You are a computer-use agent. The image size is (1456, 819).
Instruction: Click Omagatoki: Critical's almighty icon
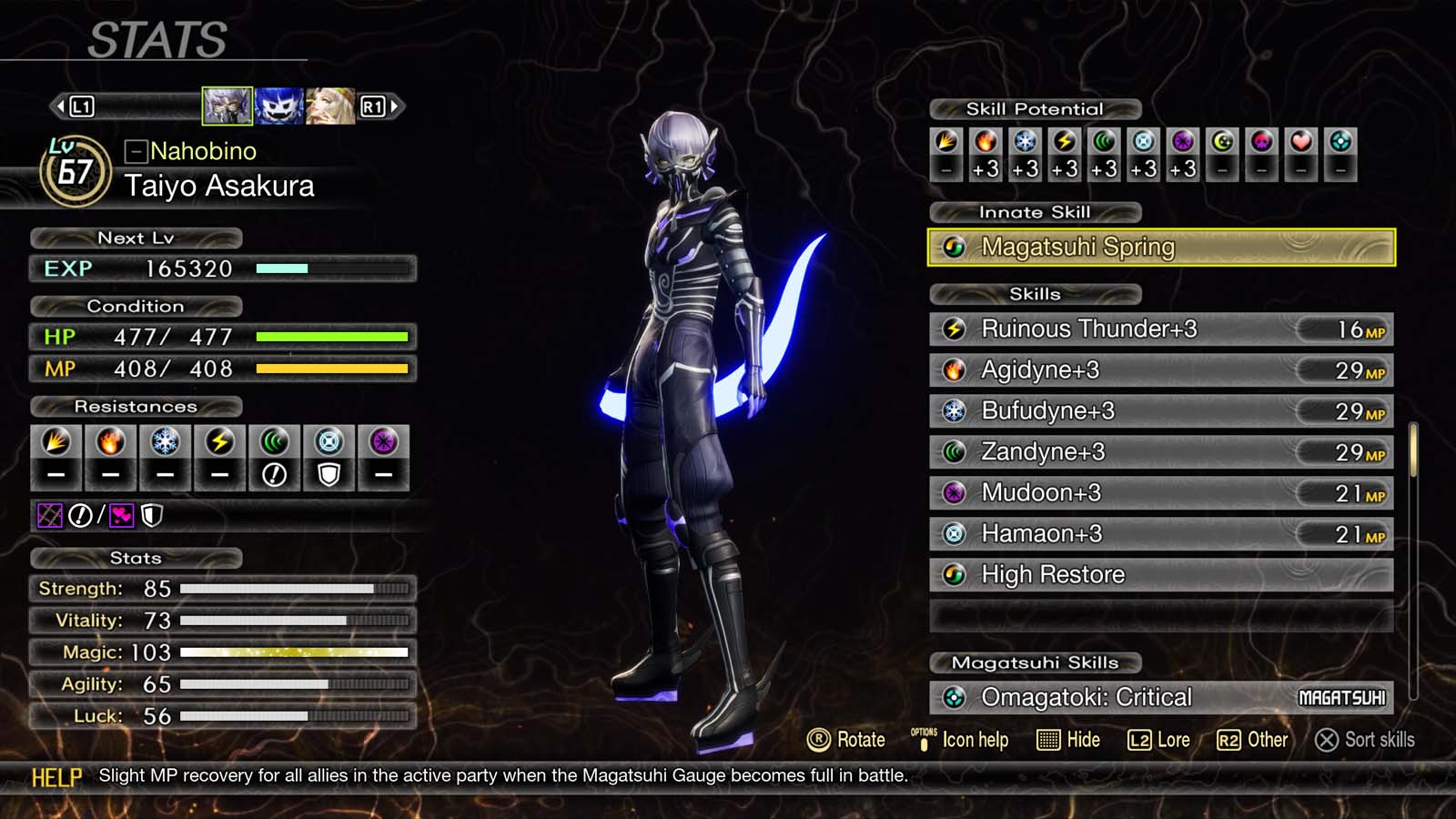(x=954, y=696)
